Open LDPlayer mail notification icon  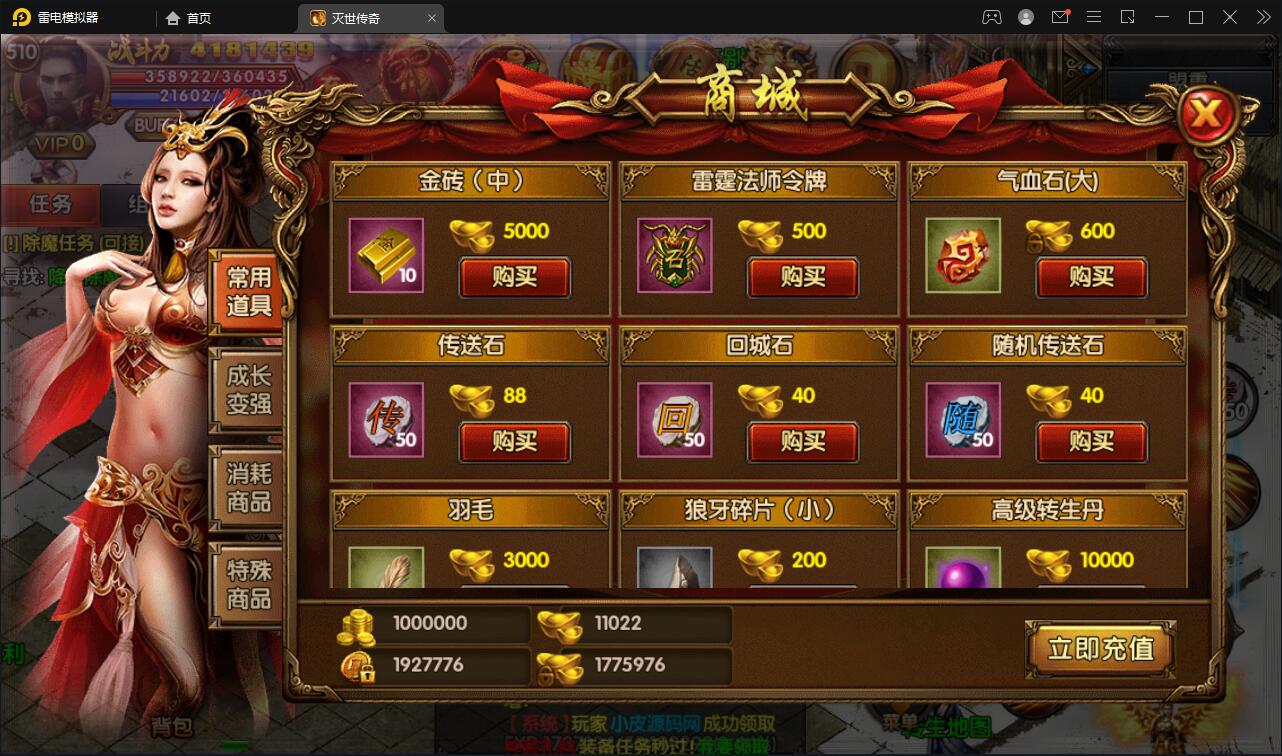[x=1061, y=17]
